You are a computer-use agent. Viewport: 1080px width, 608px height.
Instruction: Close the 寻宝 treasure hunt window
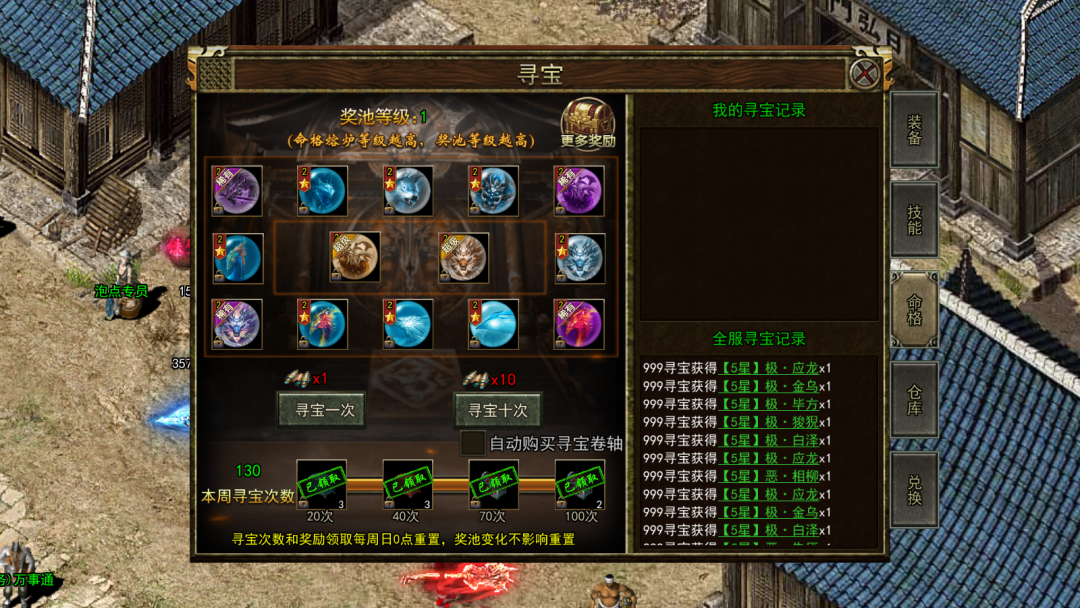tap(864, 73)
